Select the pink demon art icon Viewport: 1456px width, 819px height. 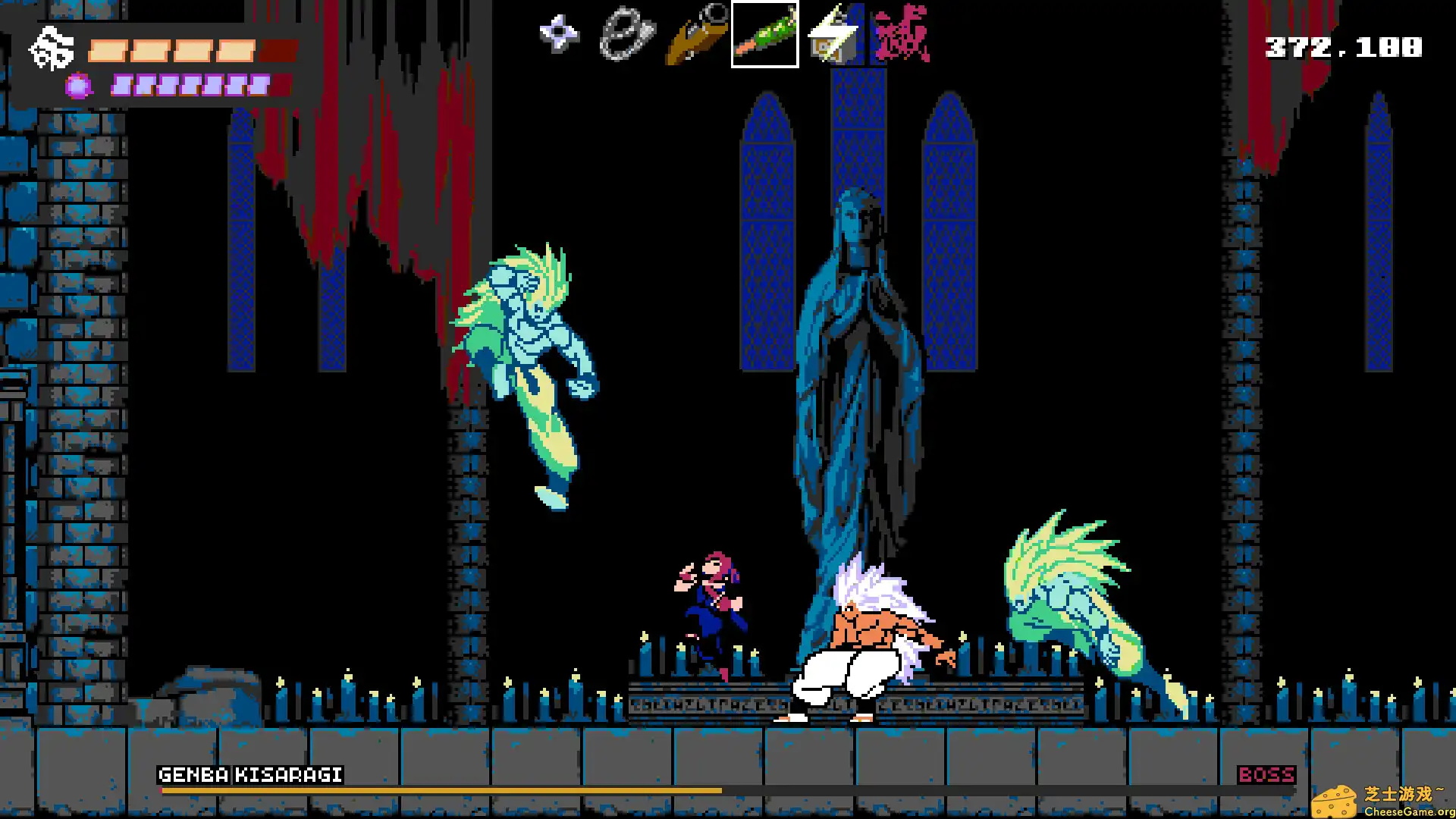click(901, 33)
